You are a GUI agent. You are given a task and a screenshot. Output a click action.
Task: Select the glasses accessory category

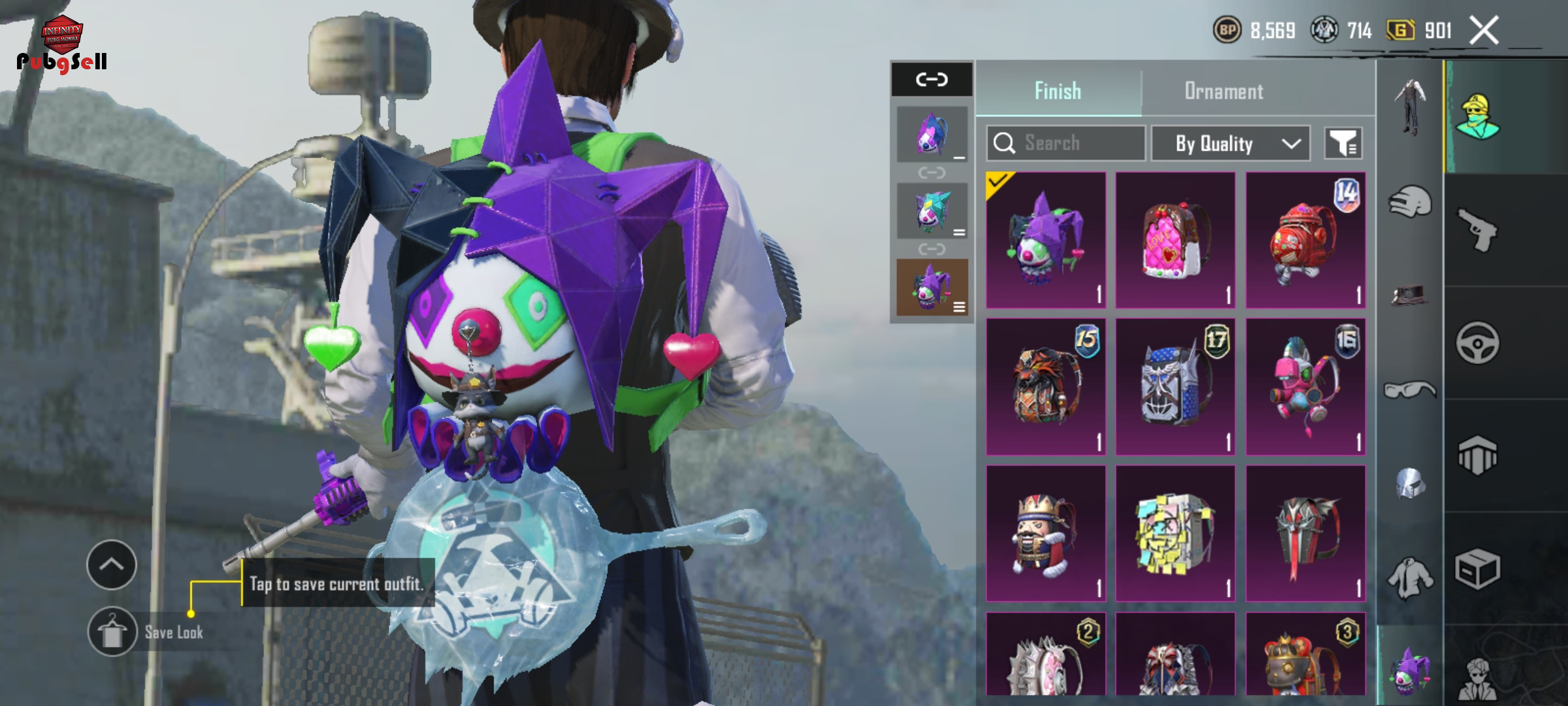click(x=1409, y=390)
